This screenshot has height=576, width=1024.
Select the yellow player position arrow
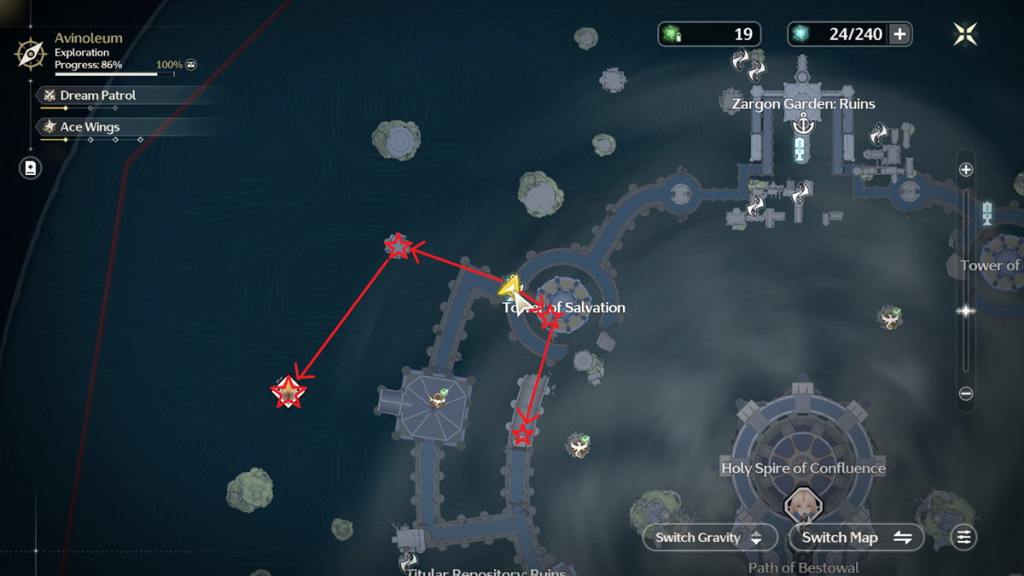point(510,288)
